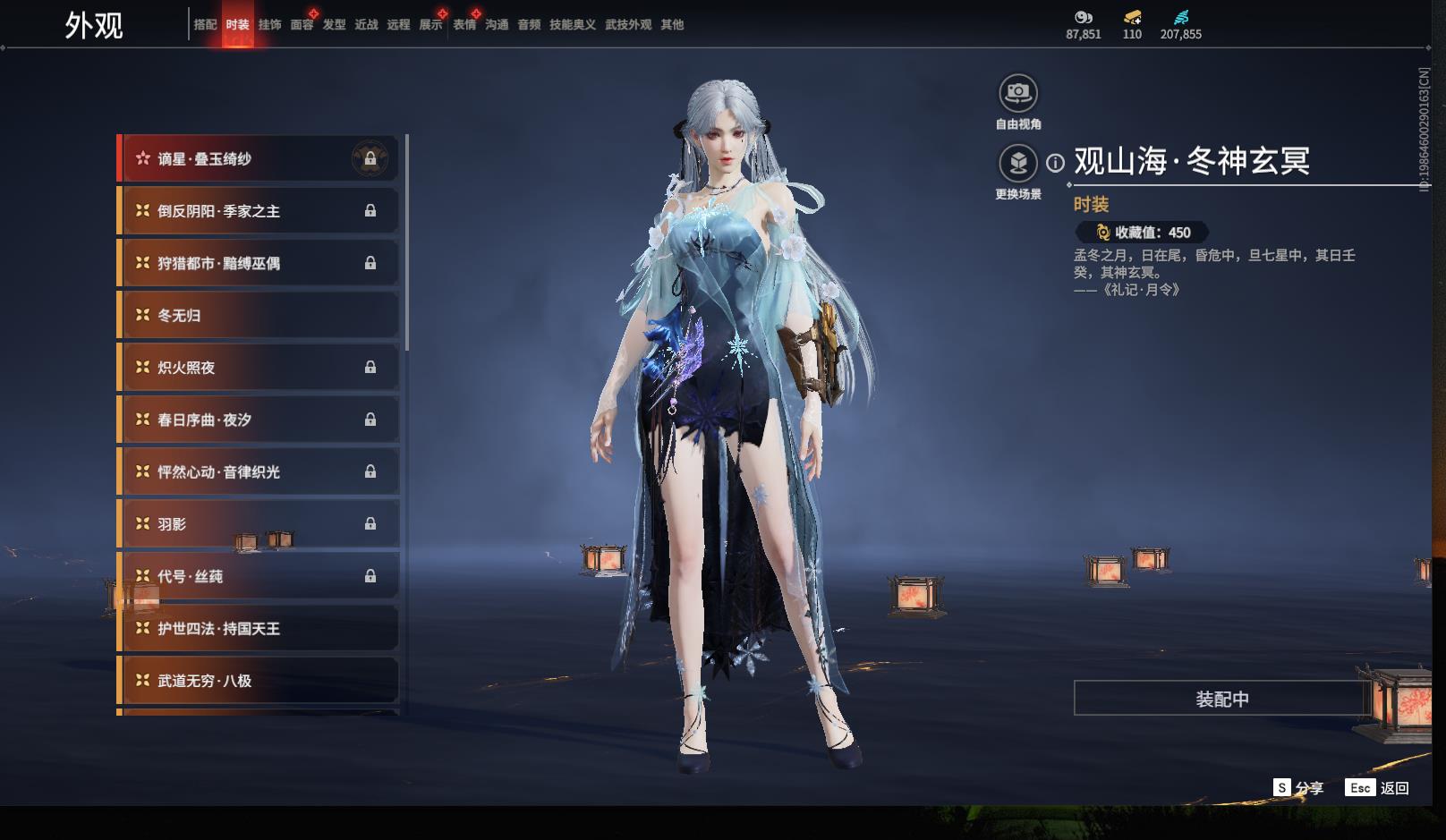Choose the 倒反阴阳·季家之主 outfit
This screenshot has height=840, width=1446.
(x=258, y=211)
